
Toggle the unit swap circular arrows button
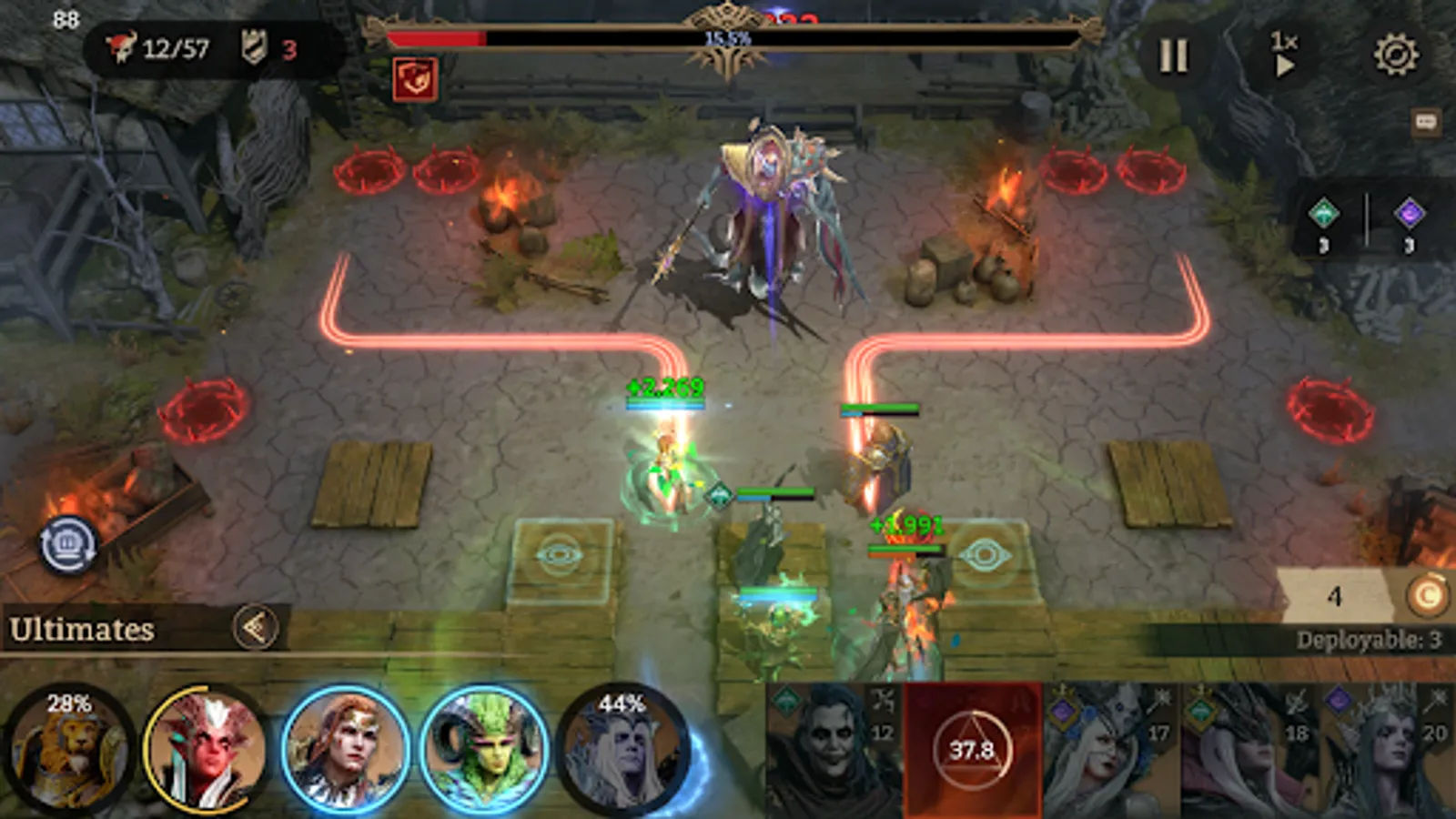click(71, 546)
